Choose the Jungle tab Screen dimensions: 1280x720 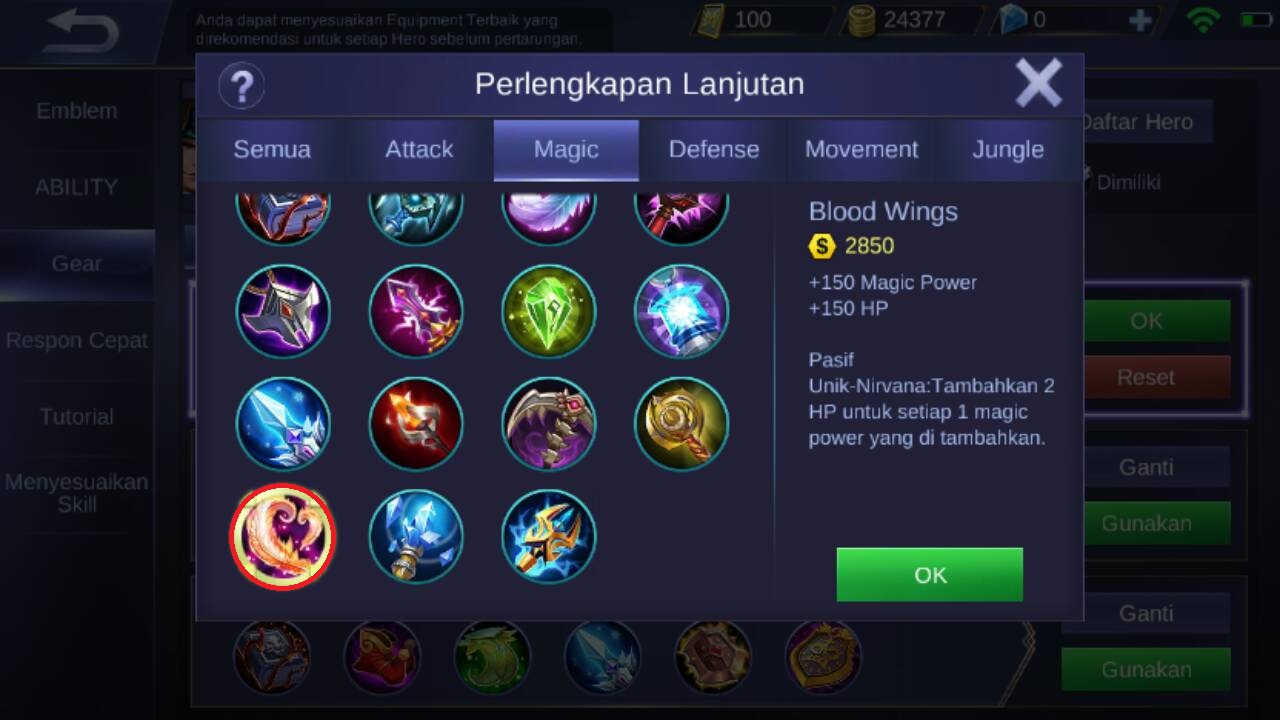(x=1008, y=150)
